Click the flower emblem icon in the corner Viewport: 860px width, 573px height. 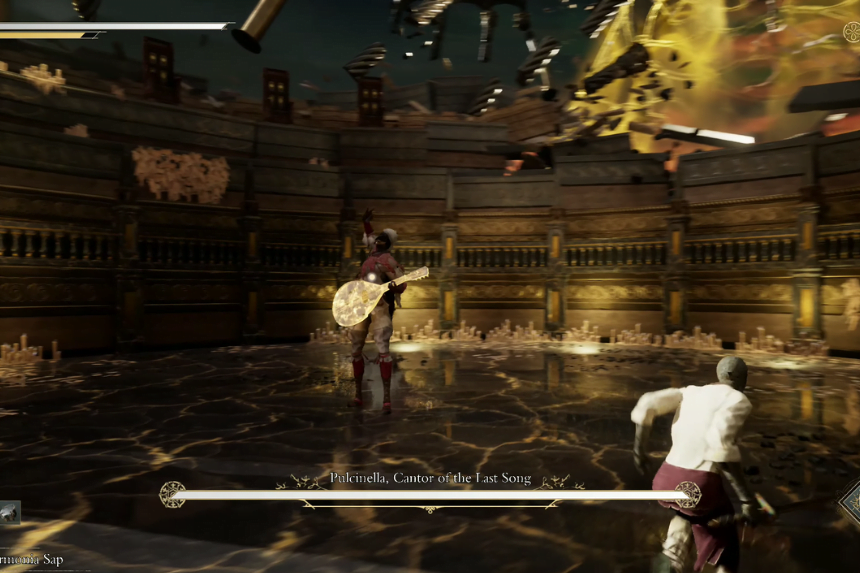click(x=851, y=32)
